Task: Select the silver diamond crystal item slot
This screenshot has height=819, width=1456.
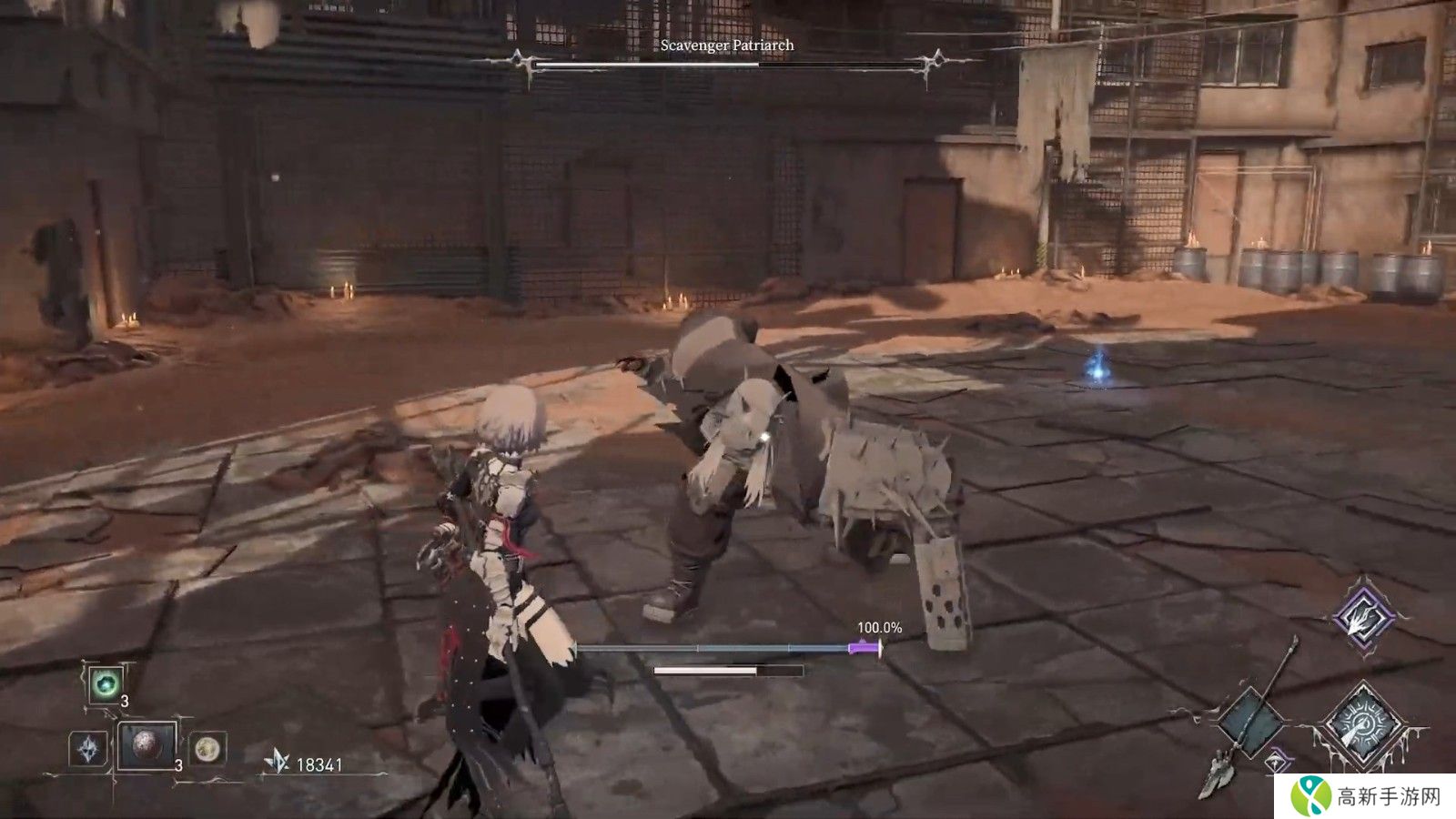Action: click(89, 749)
